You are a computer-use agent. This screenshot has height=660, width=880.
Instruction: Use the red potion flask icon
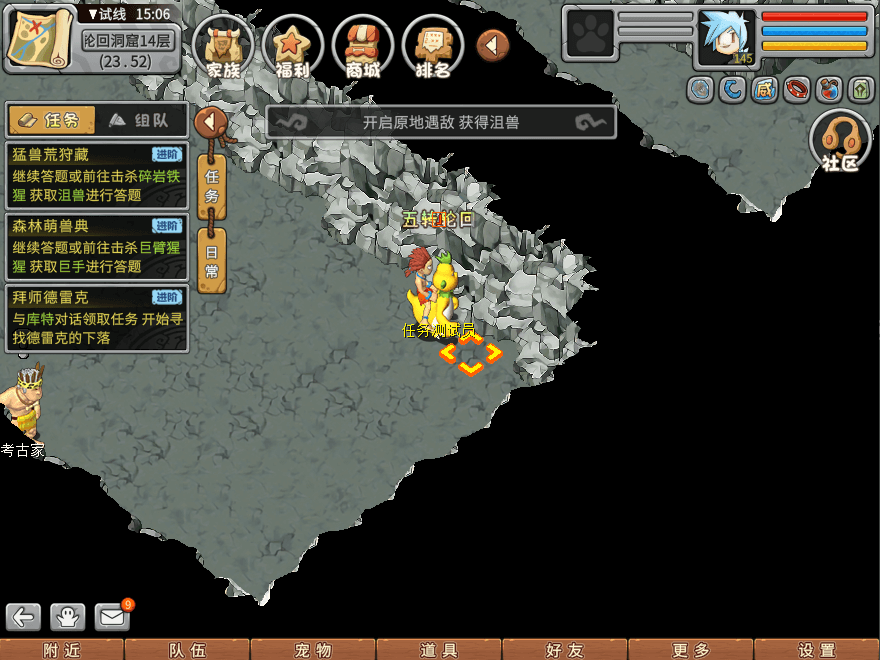tap(829, 90)
